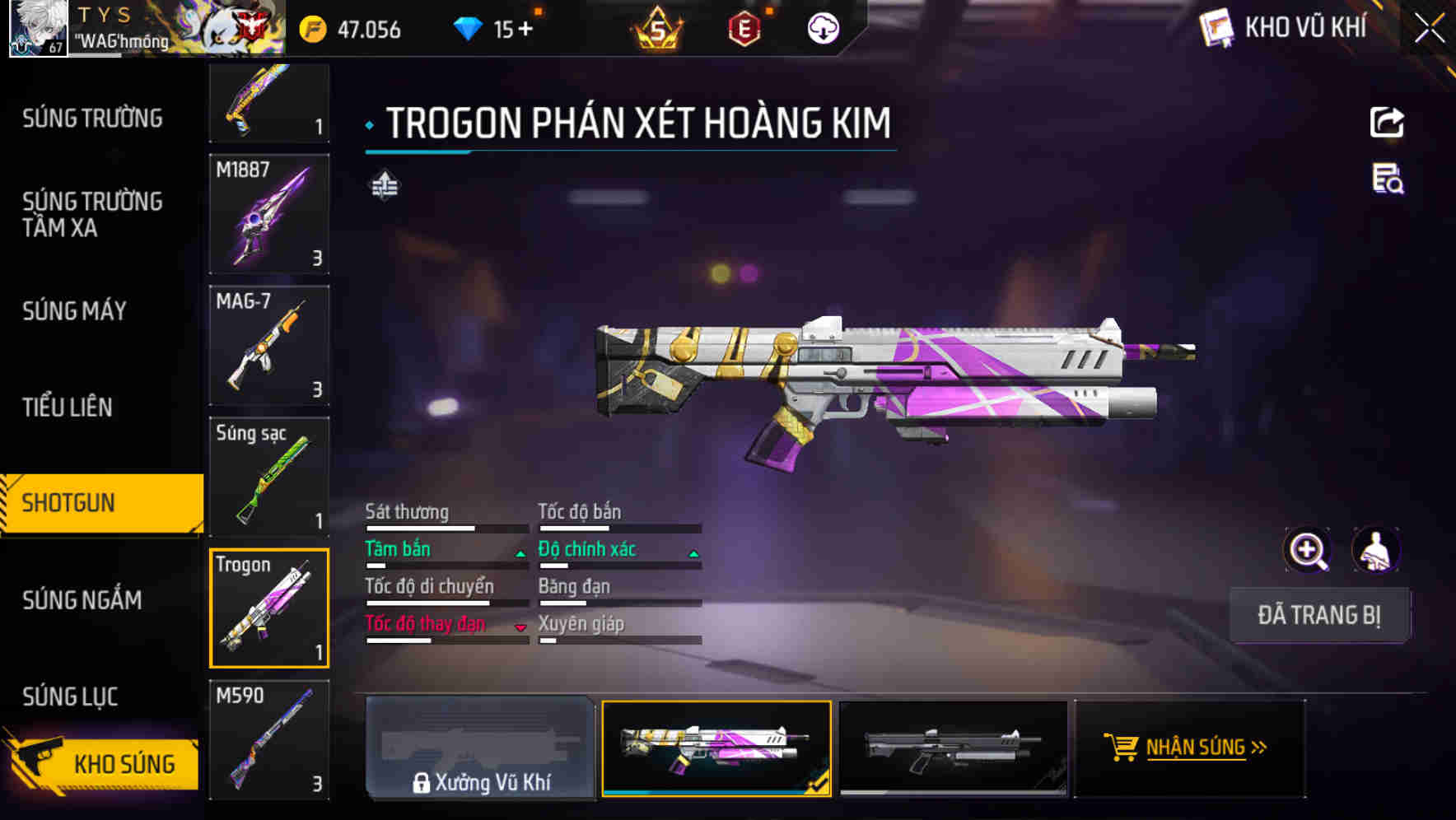Select the default black Trogon skin

(953, 748)
